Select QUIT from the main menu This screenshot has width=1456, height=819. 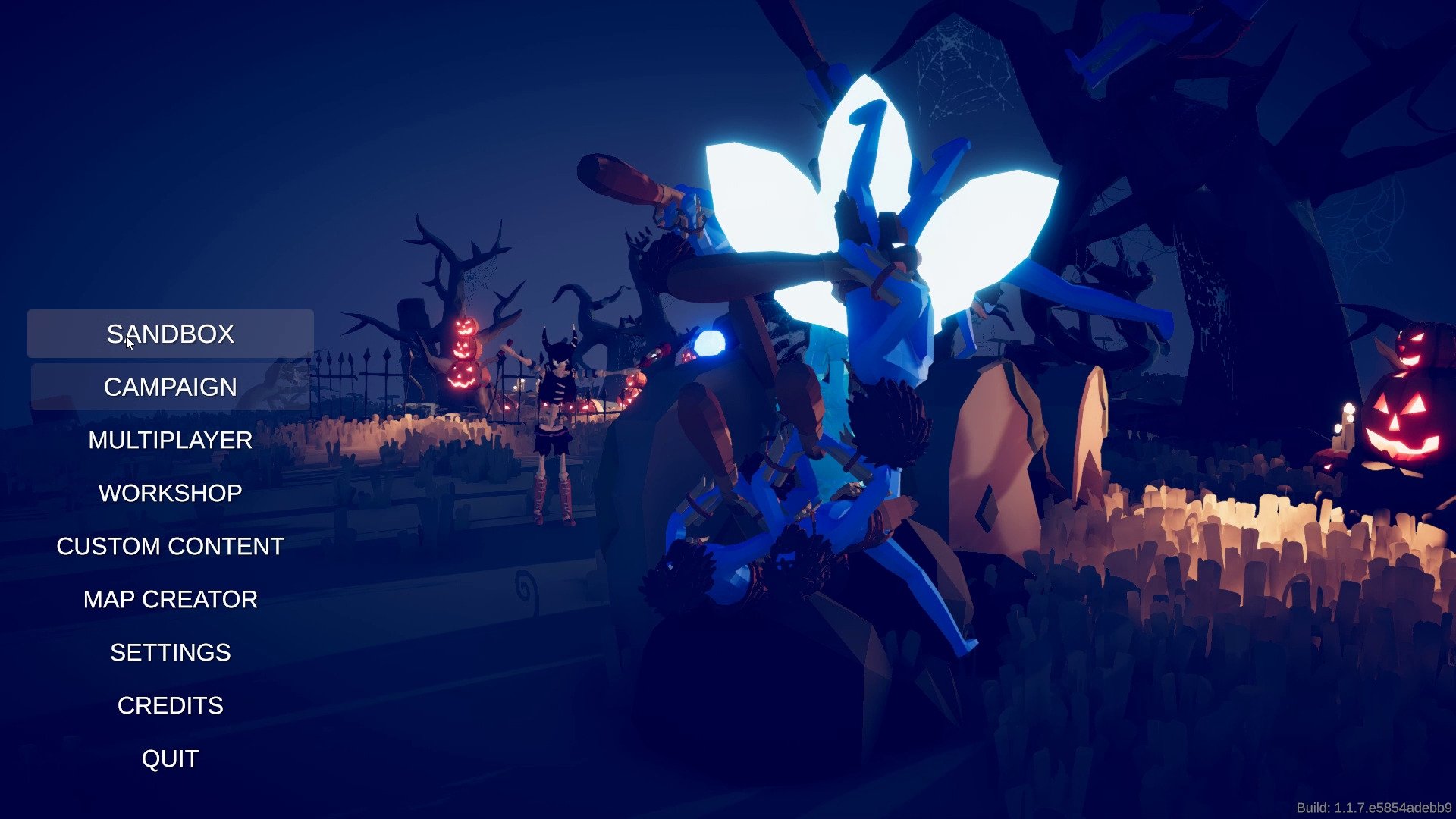(170, 758)
